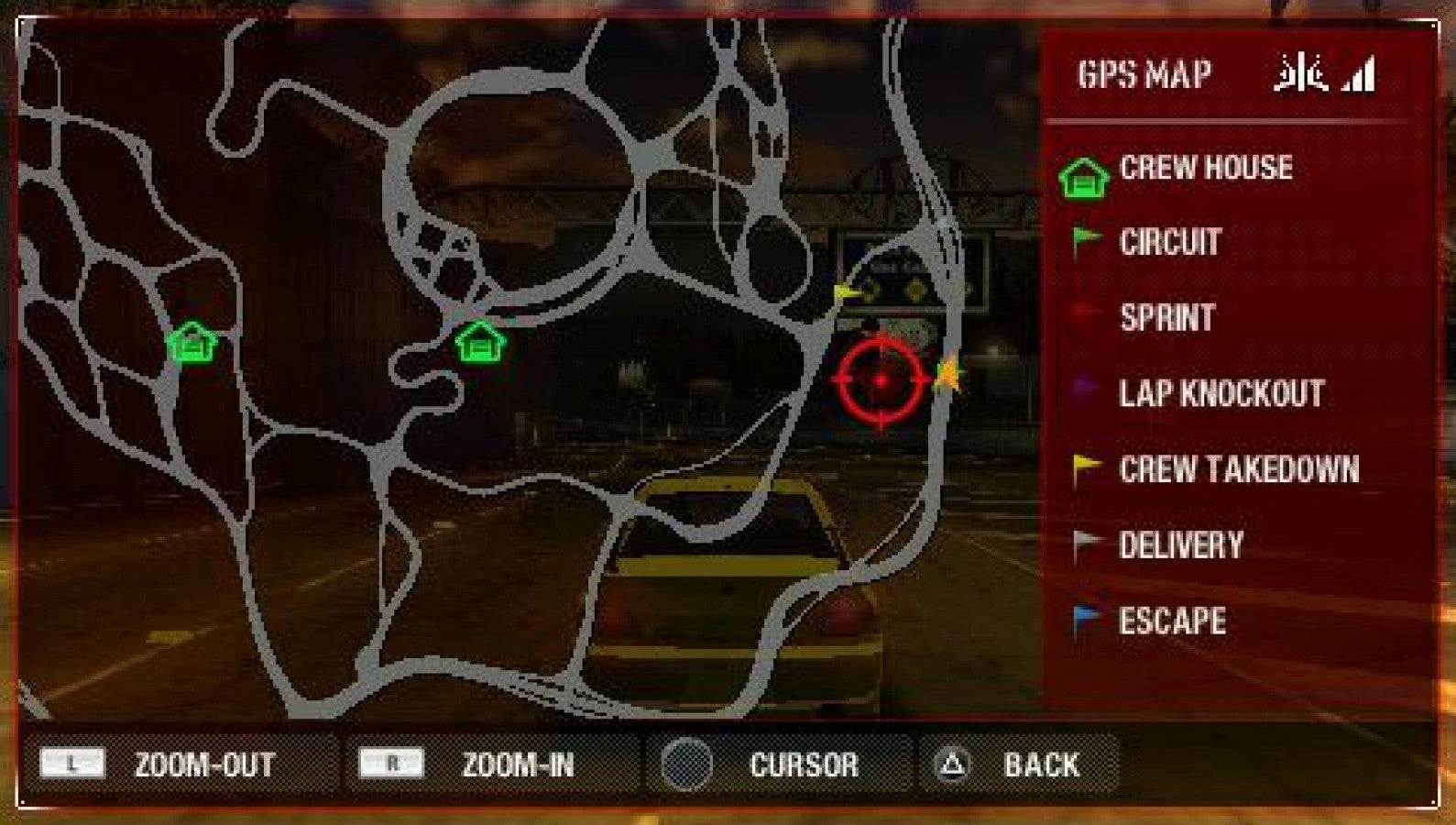The width and height of the screenshot is (1456, 825).
Task: Click the orange star player marker on the map
Action: 948,374
